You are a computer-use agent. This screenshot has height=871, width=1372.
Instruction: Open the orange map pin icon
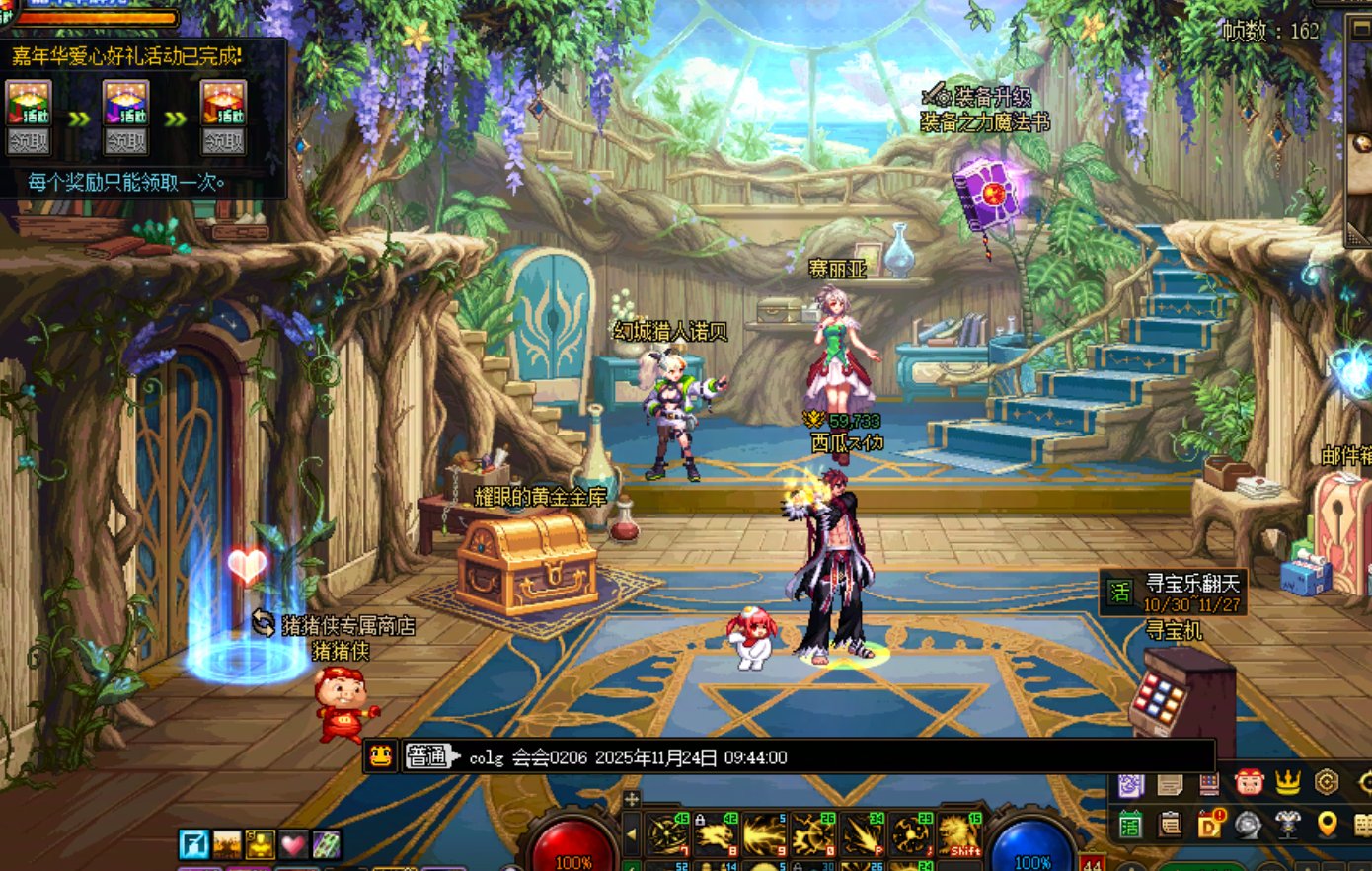pyautogui.click(x=1327, y=825)
